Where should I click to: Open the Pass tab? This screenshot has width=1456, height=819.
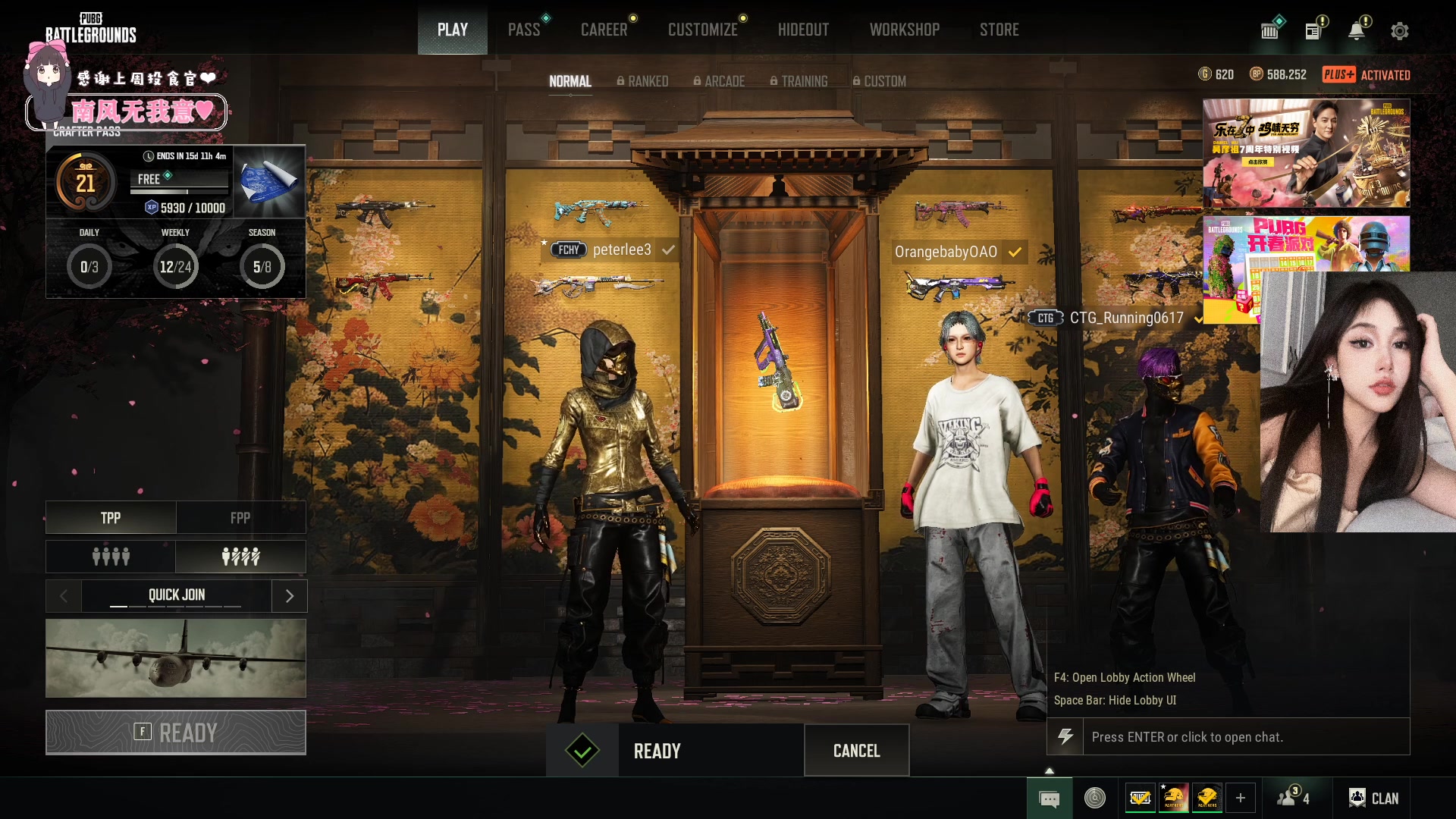524,30
